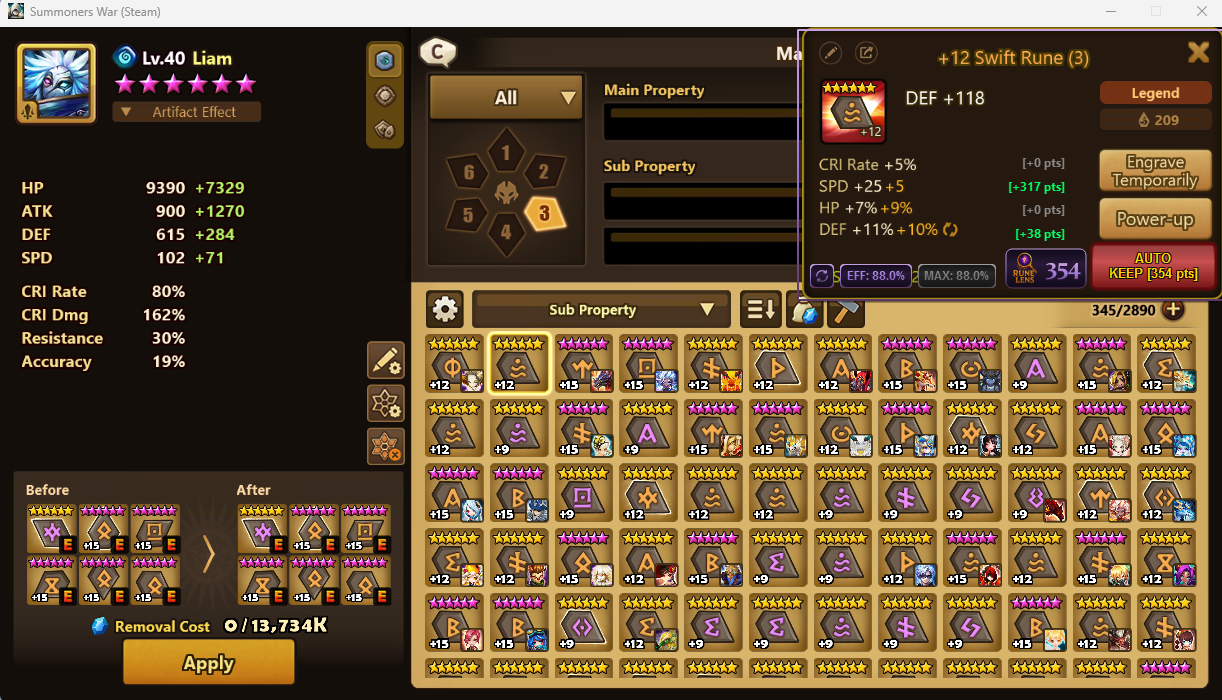Image resolution: width=1222 pixels, height=700 pixels.
Task: Power-up the Swift Rune
Action: (x=1155, y=219)
